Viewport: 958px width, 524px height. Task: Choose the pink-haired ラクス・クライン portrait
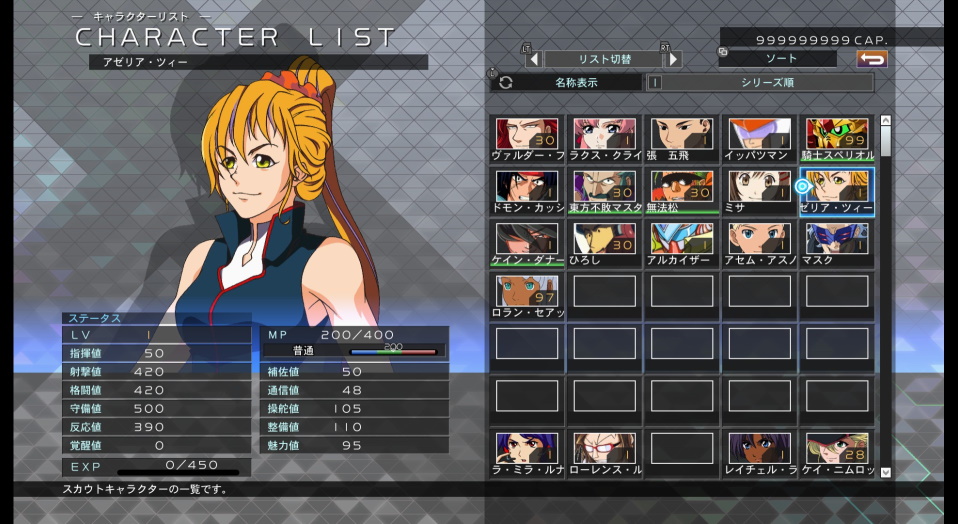coord(605,138)
